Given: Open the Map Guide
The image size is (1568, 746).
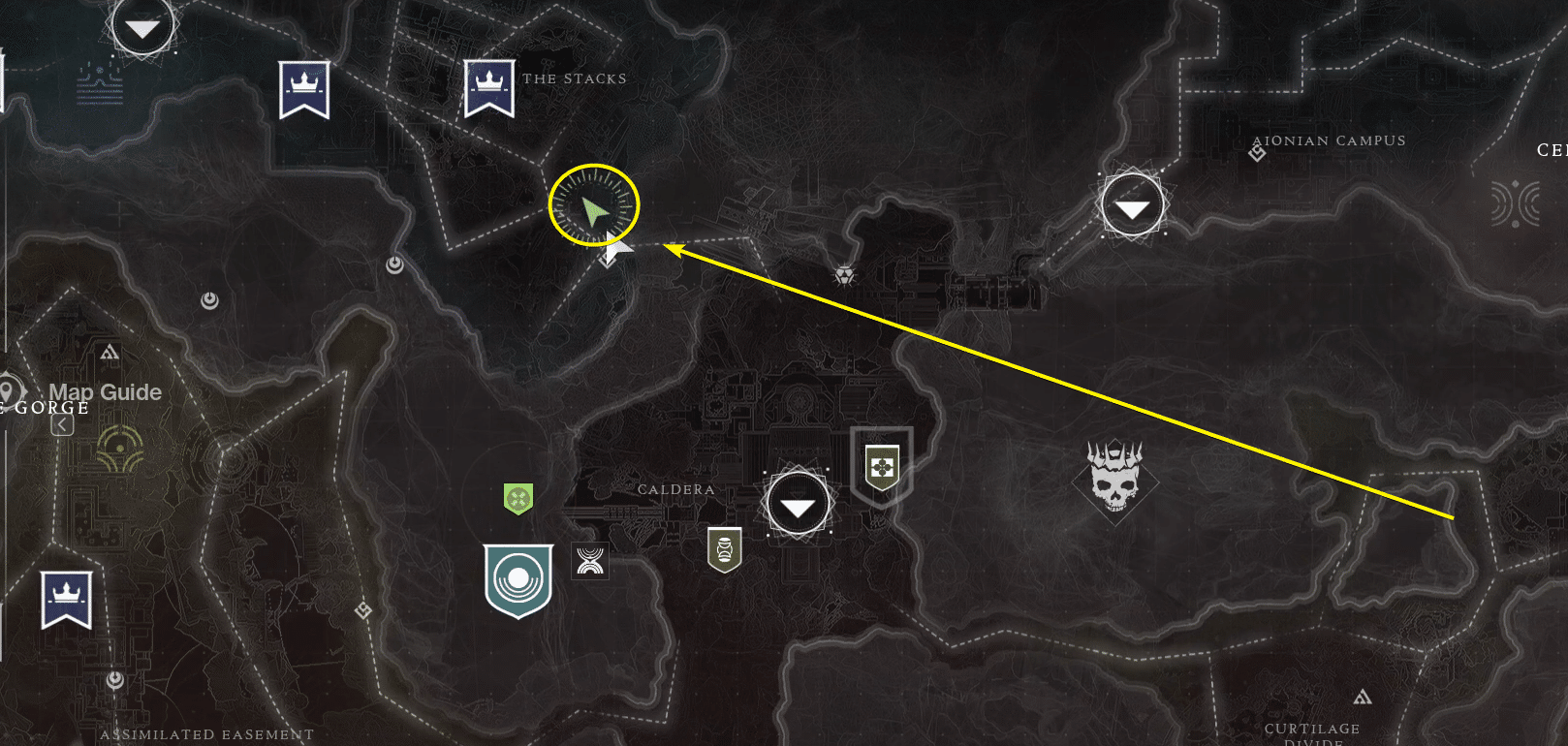Looking at the screenshot, I should (x=107, y=392).
